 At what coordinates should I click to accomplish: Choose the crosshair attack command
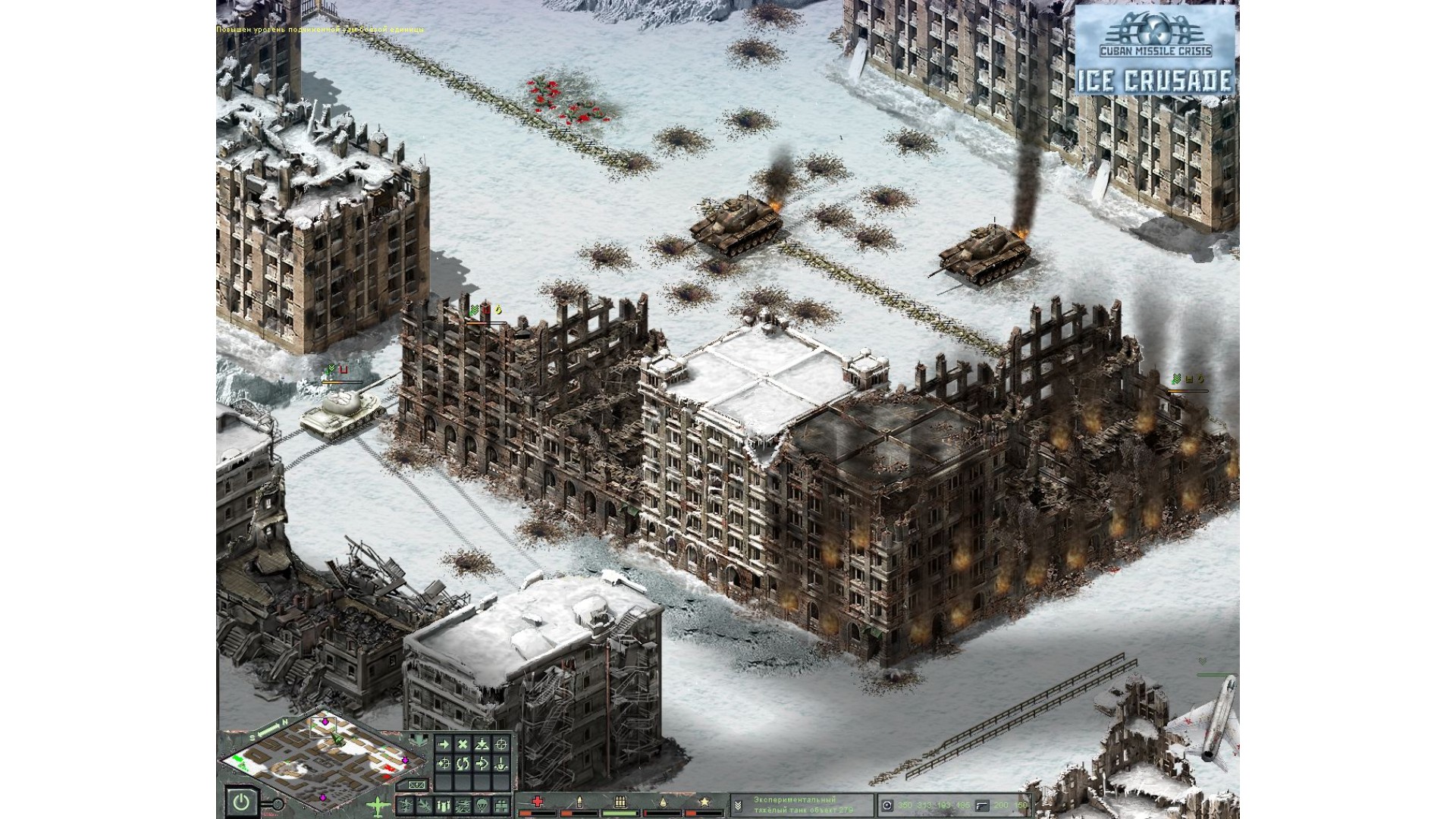[500, 744]
